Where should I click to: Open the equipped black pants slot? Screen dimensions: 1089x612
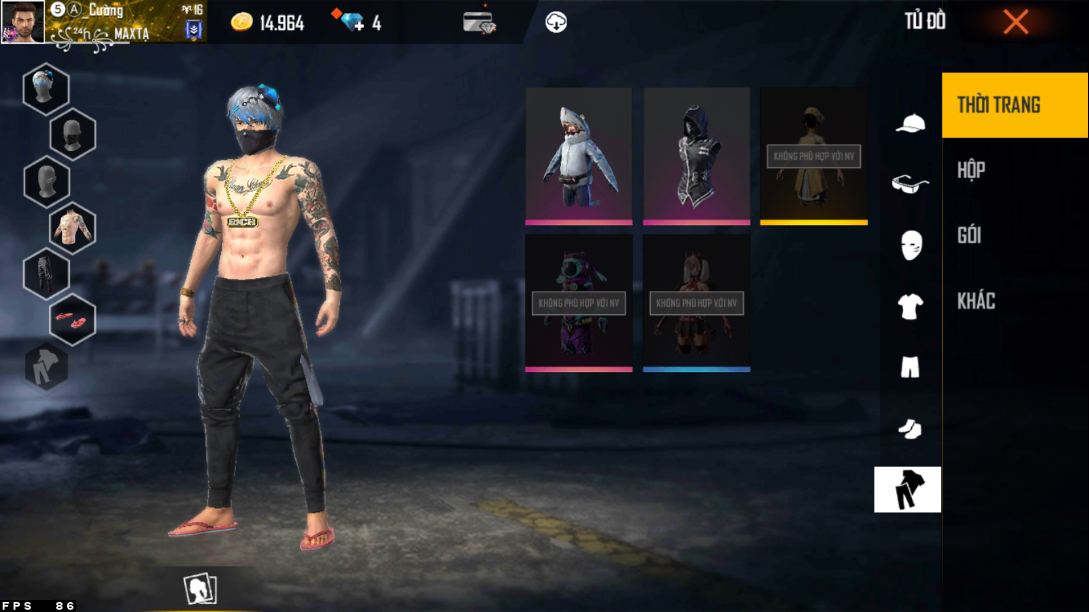coord(46,273)
